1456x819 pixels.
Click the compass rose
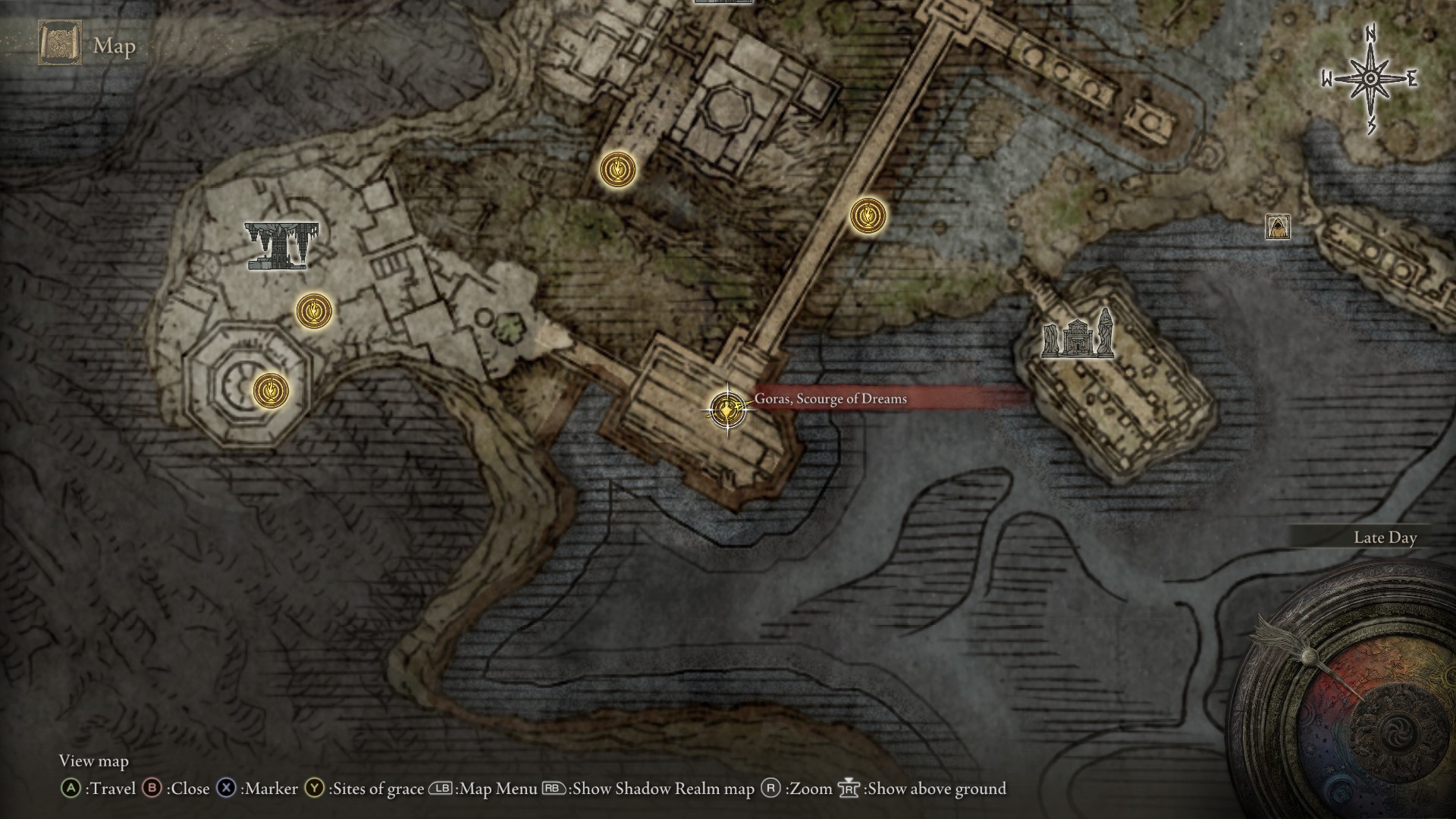(x=1370, y=79)
